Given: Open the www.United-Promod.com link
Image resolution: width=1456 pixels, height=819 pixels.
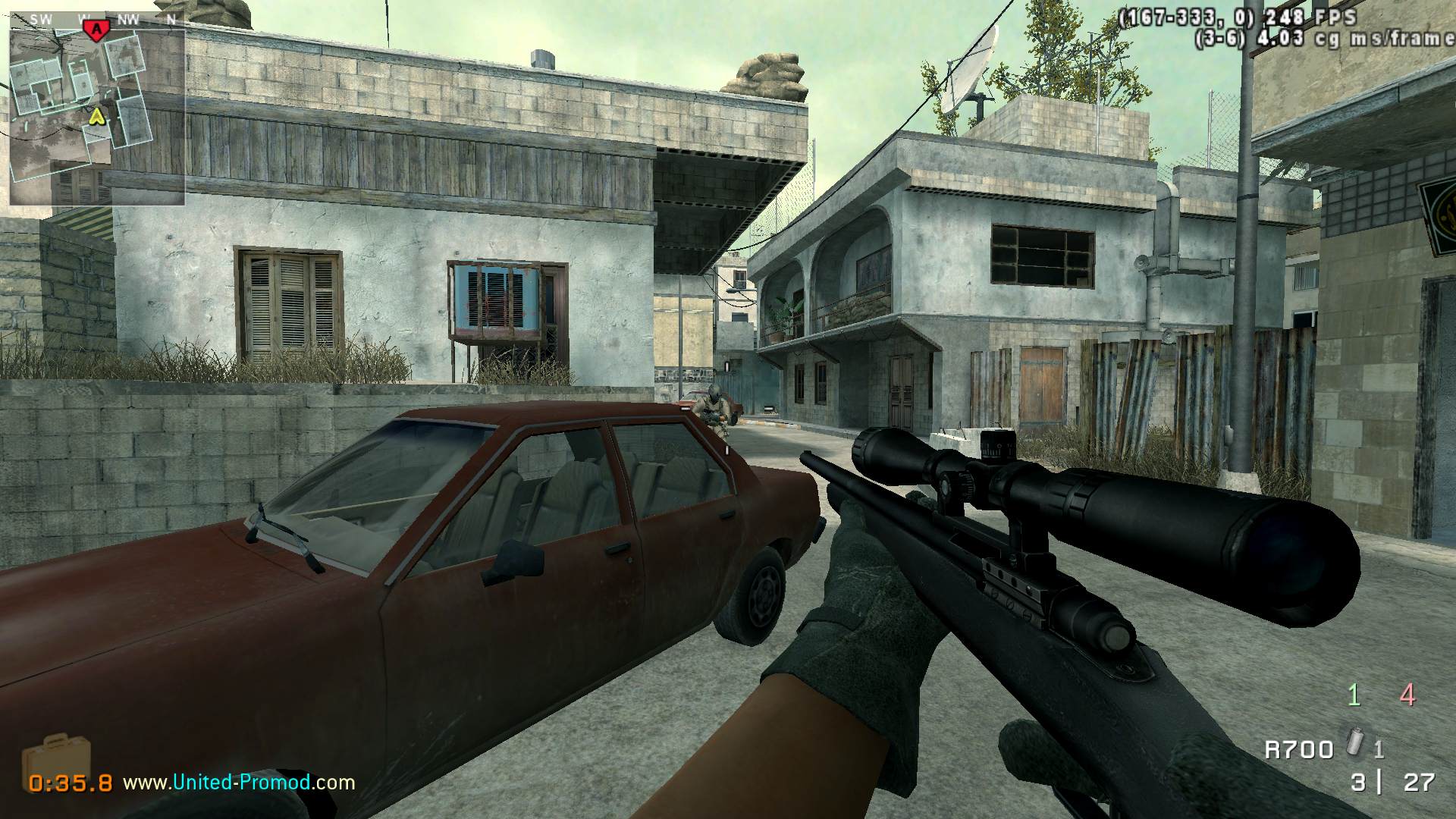Looking at the screenshot, I should 239,782.
